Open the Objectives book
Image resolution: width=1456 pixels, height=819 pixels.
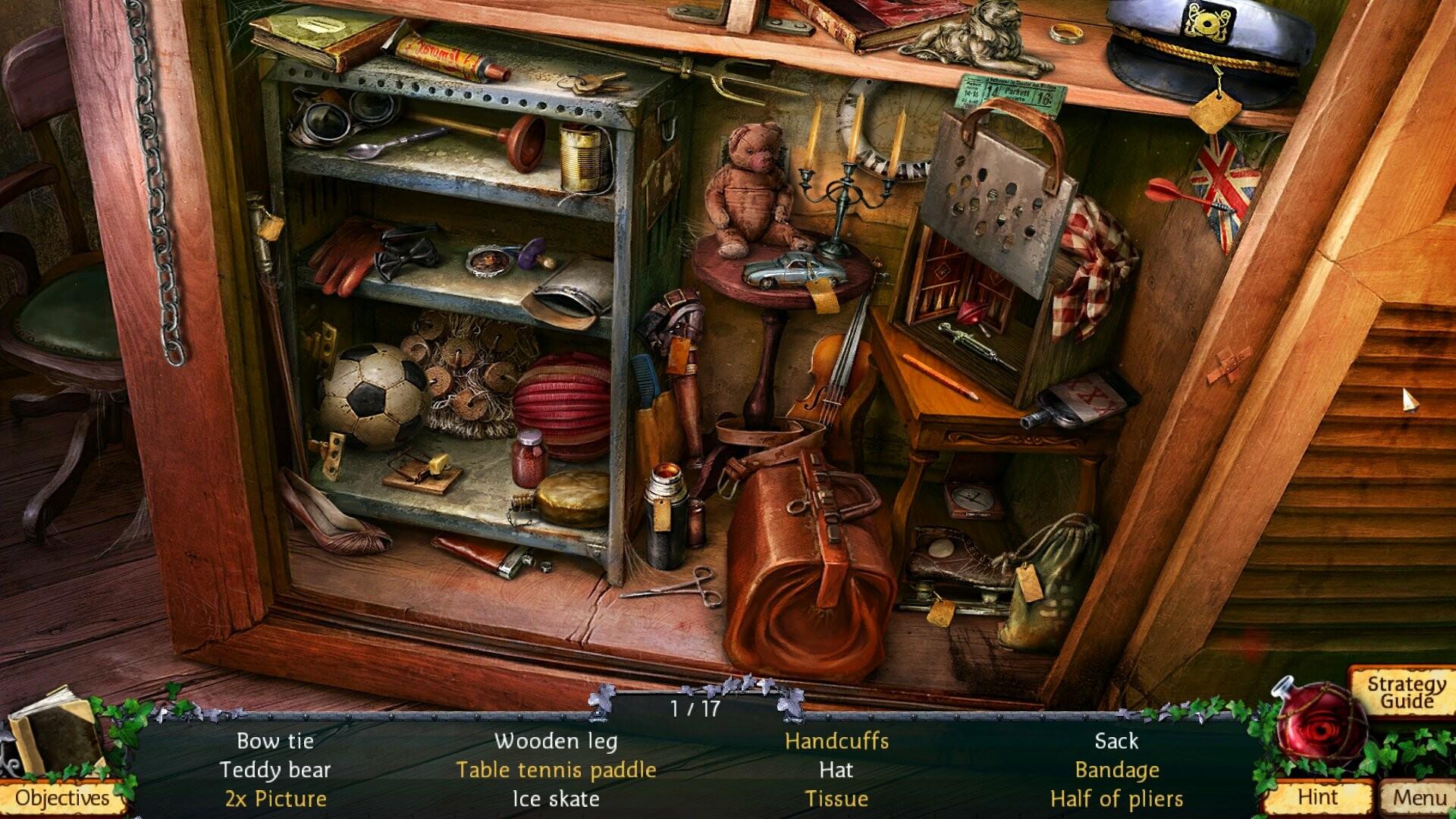(61, 799)
